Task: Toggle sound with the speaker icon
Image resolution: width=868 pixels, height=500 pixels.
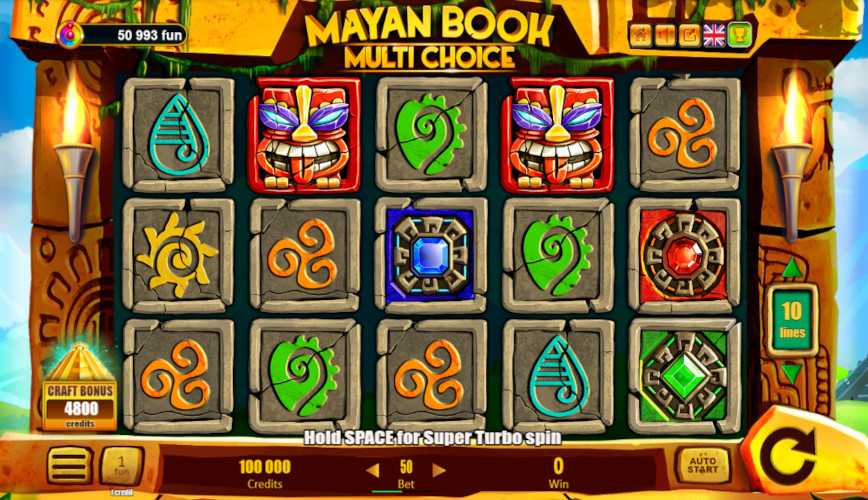Action: pyautogui.click(x=665, y=36)
